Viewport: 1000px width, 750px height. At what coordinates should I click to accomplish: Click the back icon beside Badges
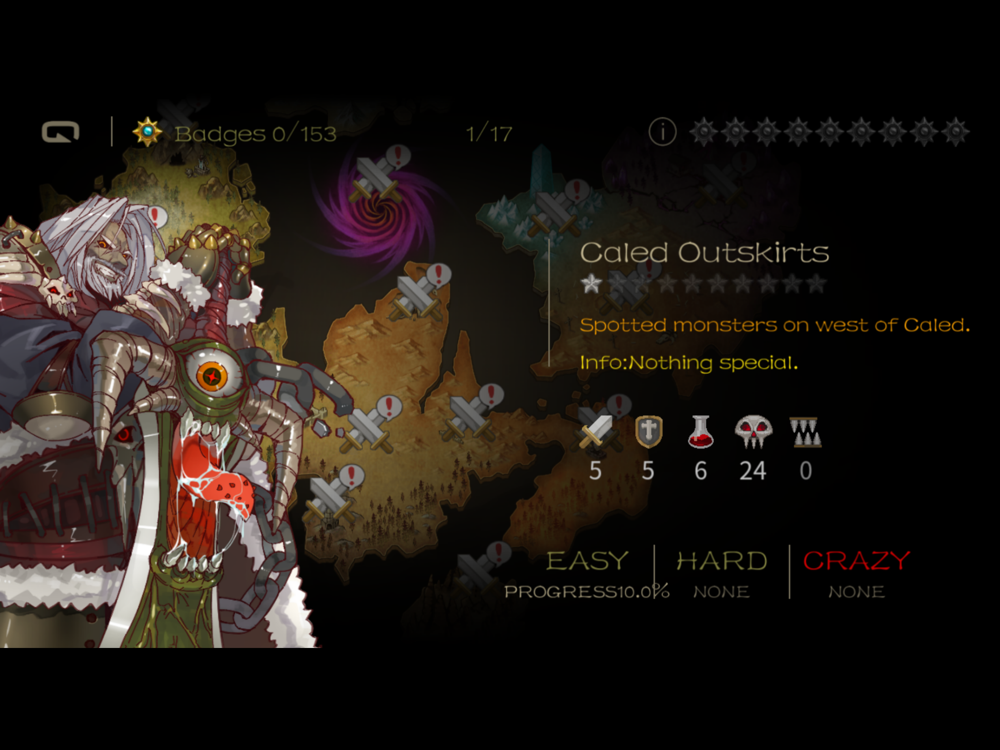click(x=60, y=132)
